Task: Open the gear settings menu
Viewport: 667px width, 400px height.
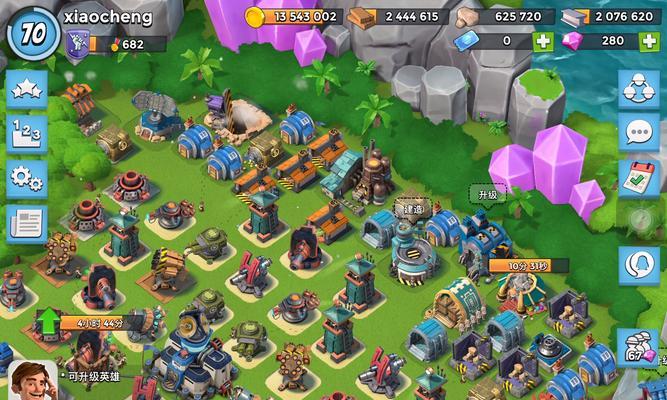Action: (x=26, y=179)
